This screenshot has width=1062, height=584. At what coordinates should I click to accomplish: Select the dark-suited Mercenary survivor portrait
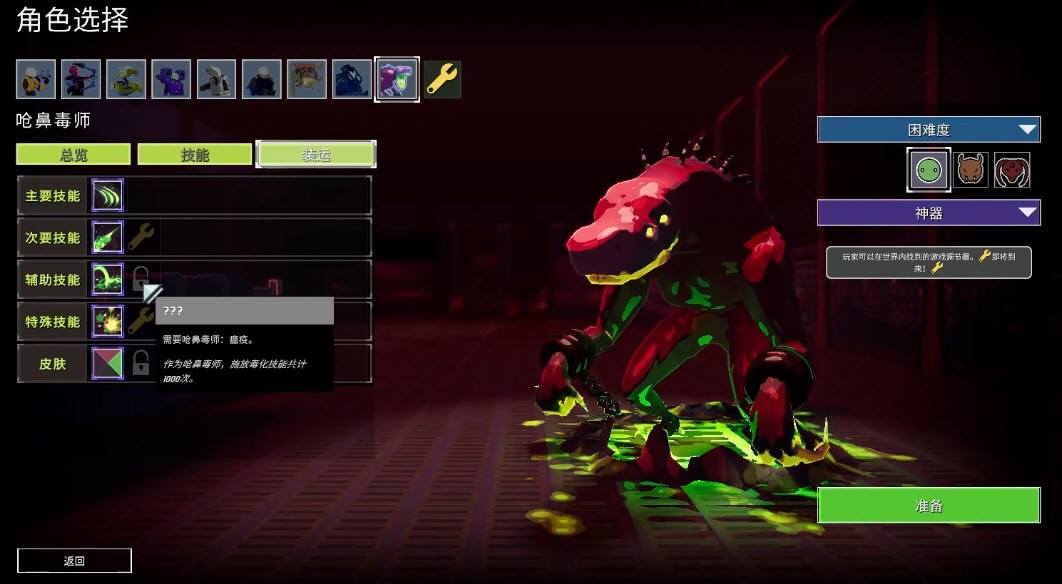coord(261,79)
